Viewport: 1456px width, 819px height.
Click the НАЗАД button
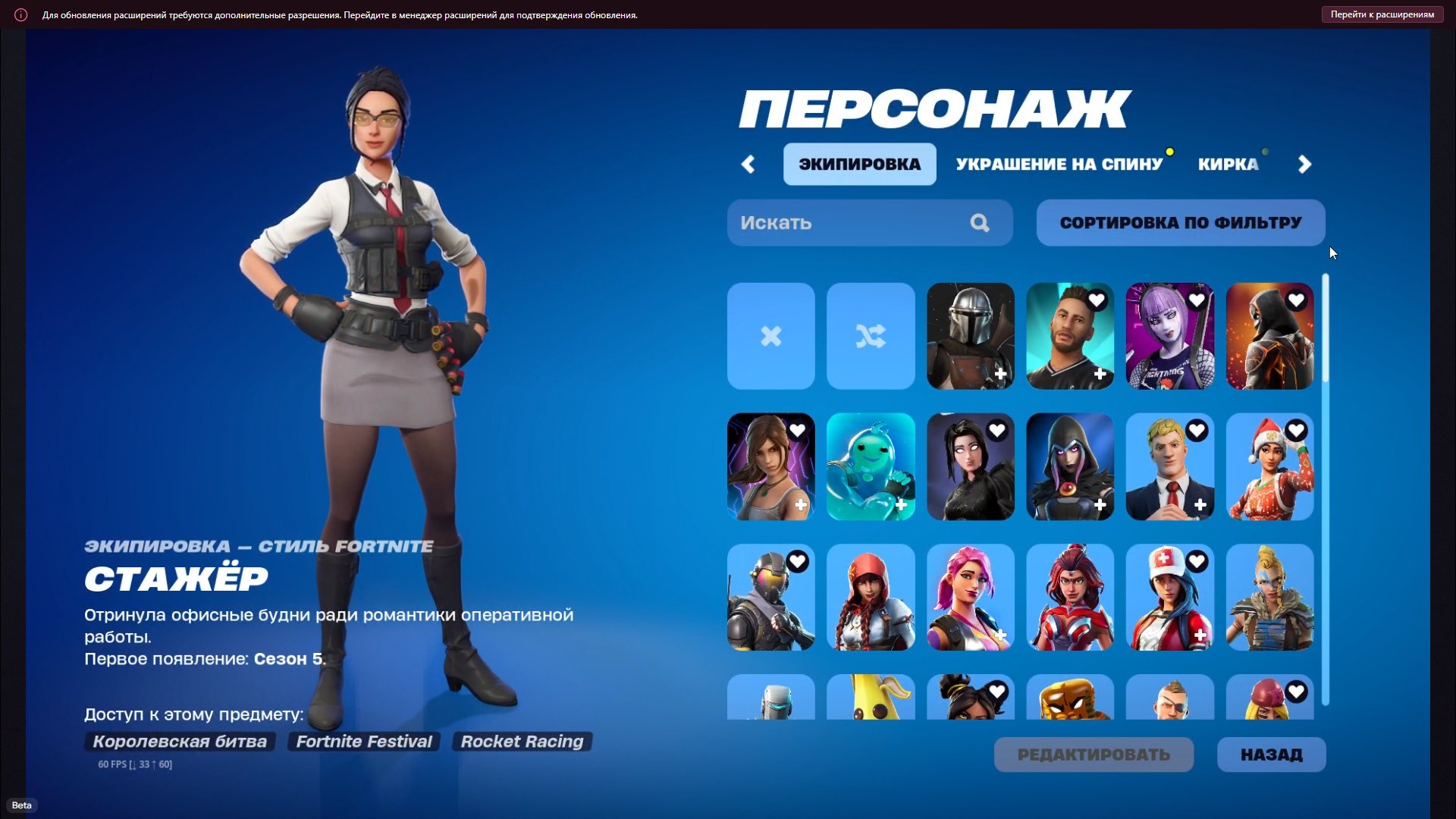1271,755
